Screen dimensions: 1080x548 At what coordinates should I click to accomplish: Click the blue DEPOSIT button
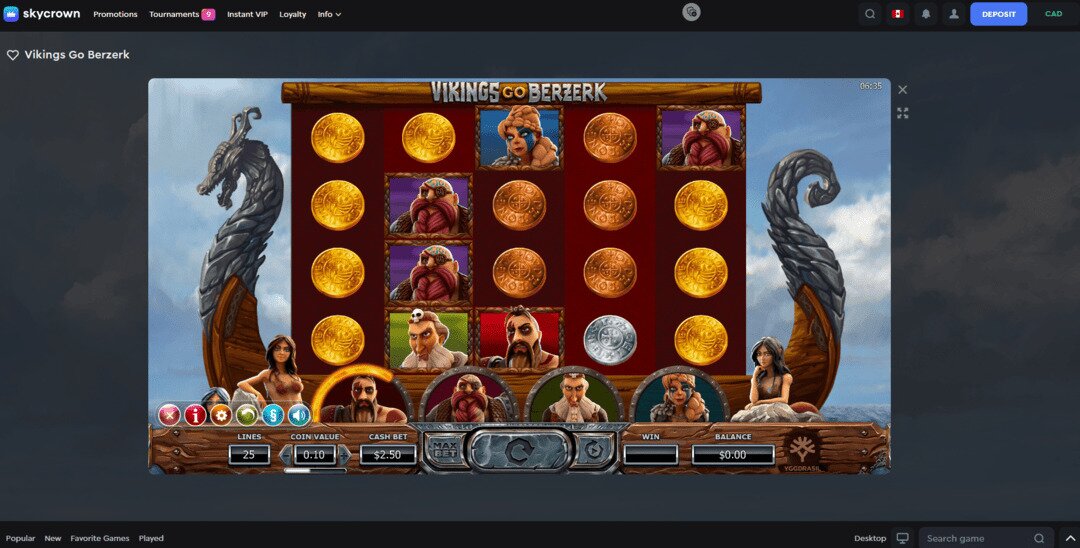point(998,14)
